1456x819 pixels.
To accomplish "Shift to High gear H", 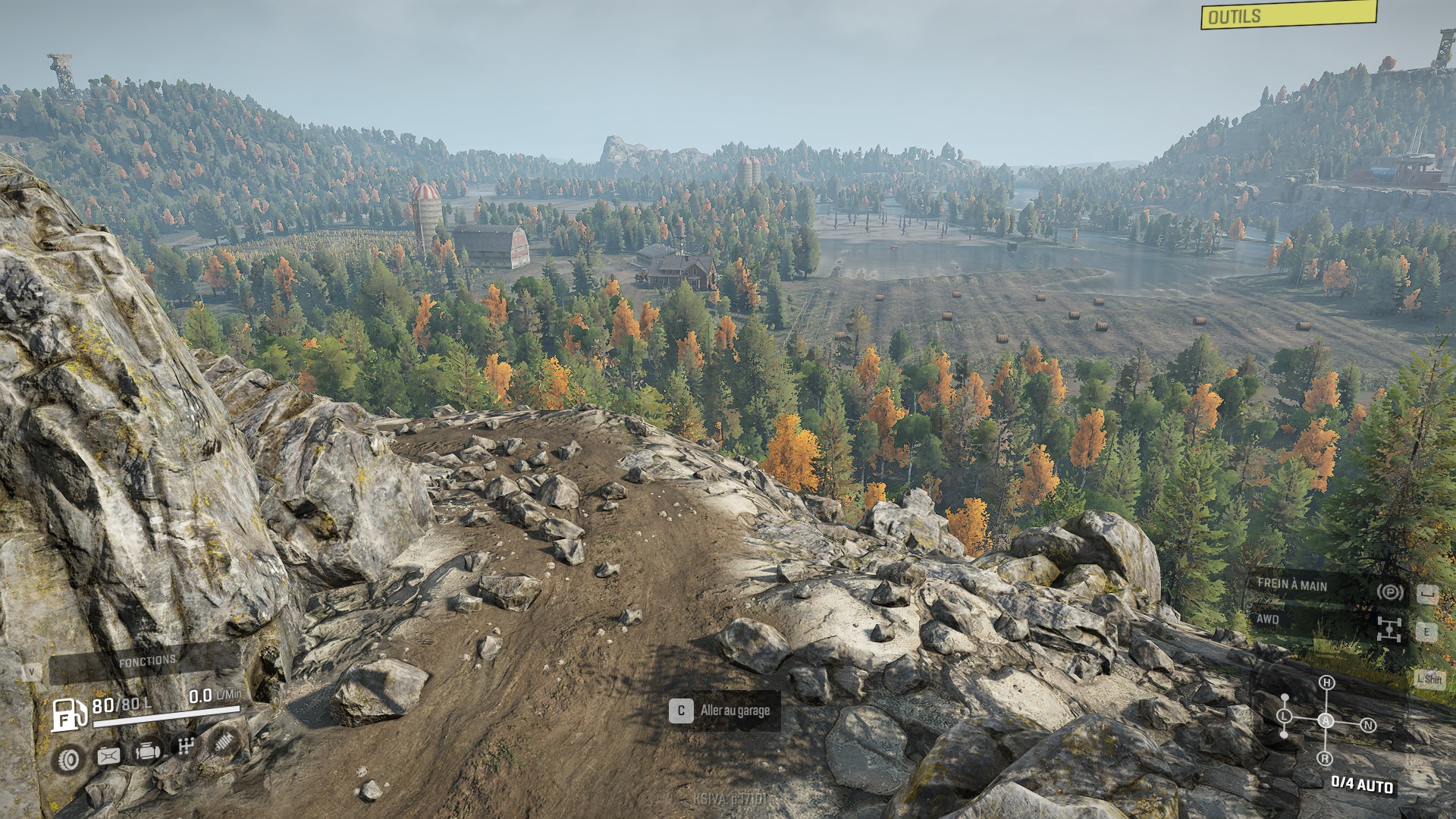I will click(1326, 682).
